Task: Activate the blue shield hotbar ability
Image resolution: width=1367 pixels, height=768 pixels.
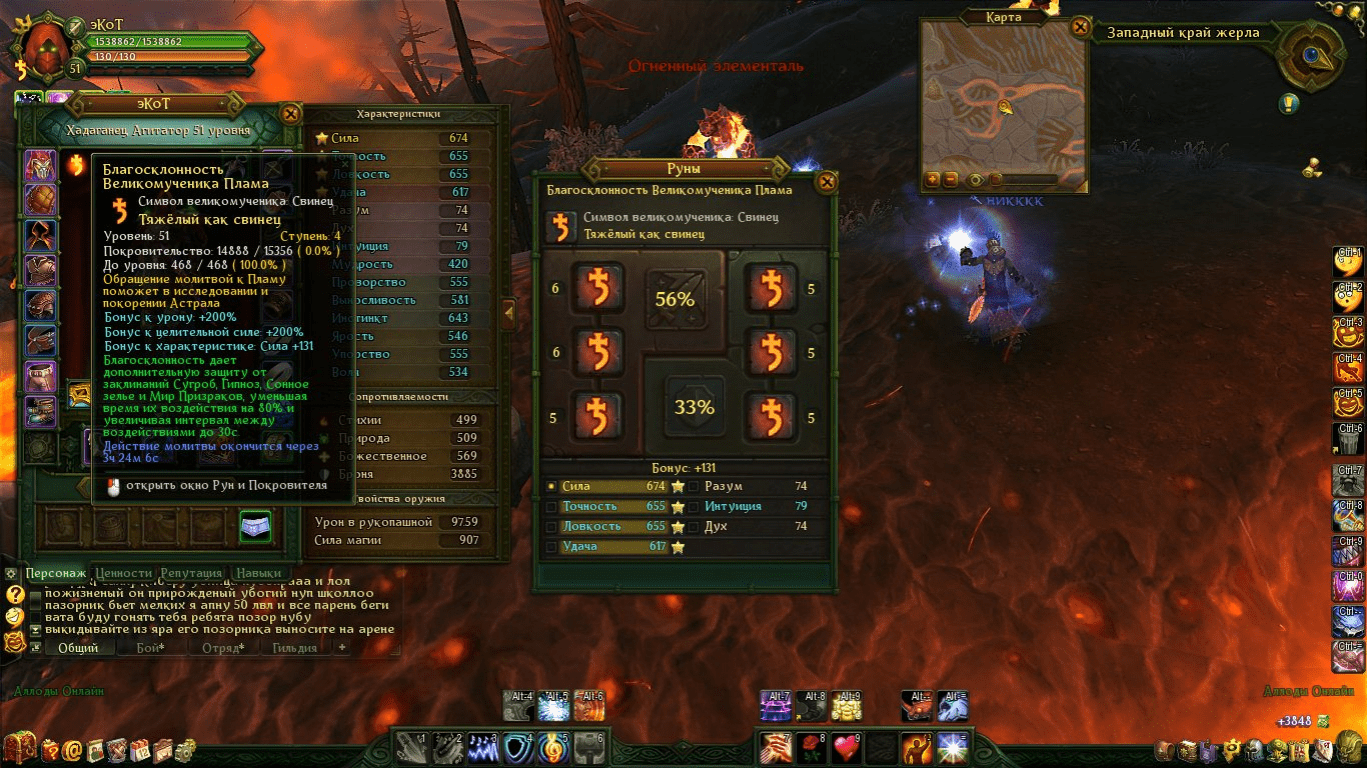Action: (517, 747)
